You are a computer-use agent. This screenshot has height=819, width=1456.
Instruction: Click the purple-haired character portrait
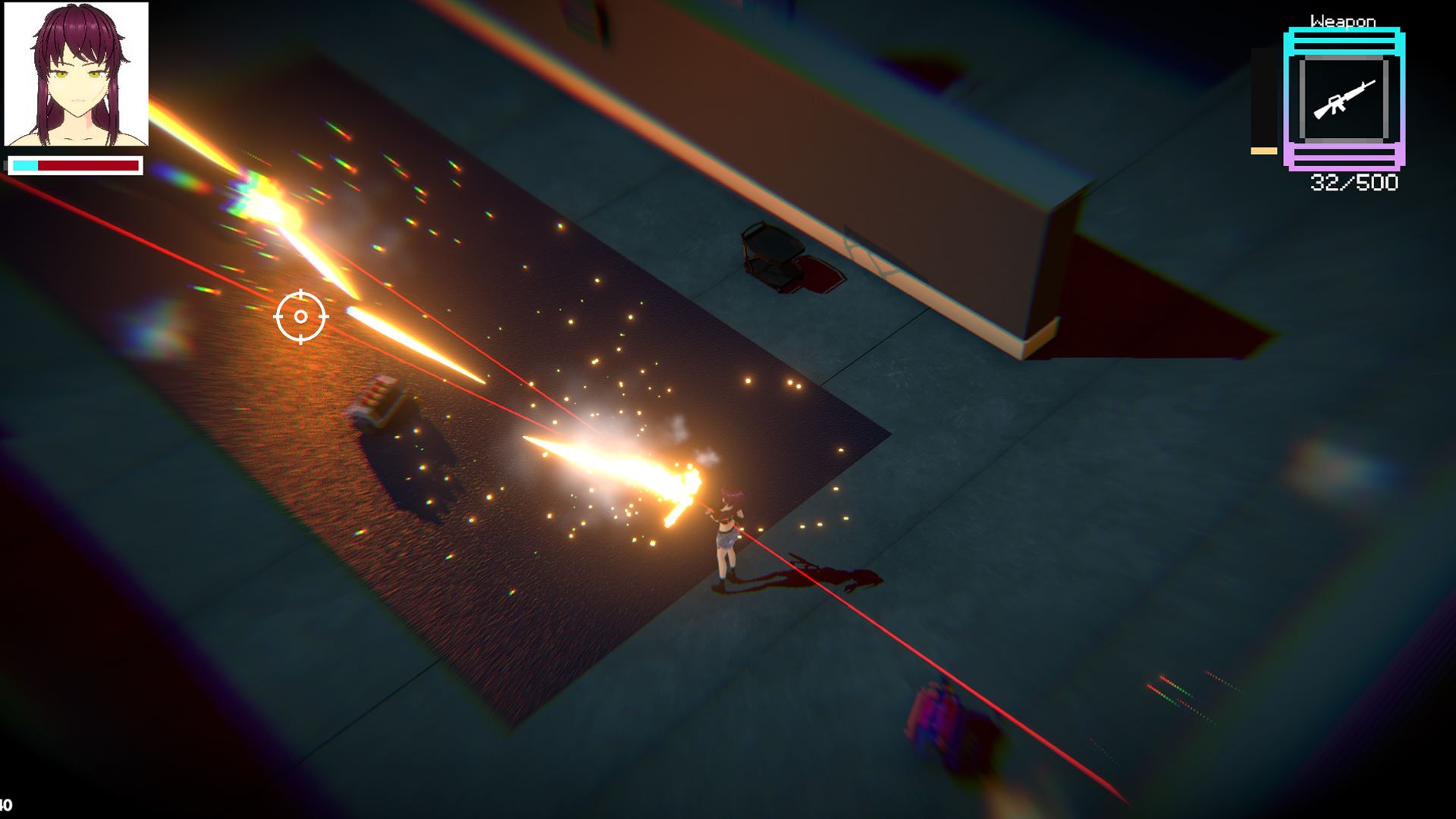(x=77, y=74)
